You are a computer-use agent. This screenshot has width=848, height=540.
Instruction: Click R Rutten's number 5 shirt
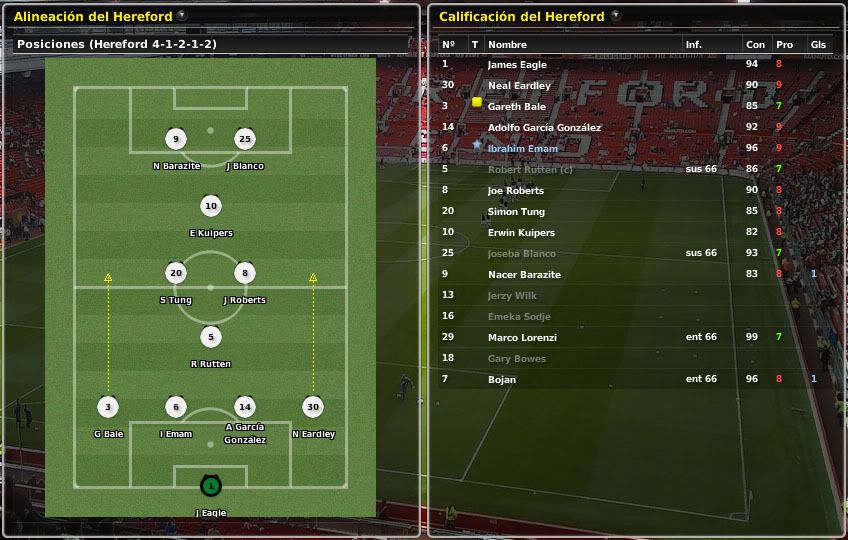pyautogui.click(x=210, y=337)
